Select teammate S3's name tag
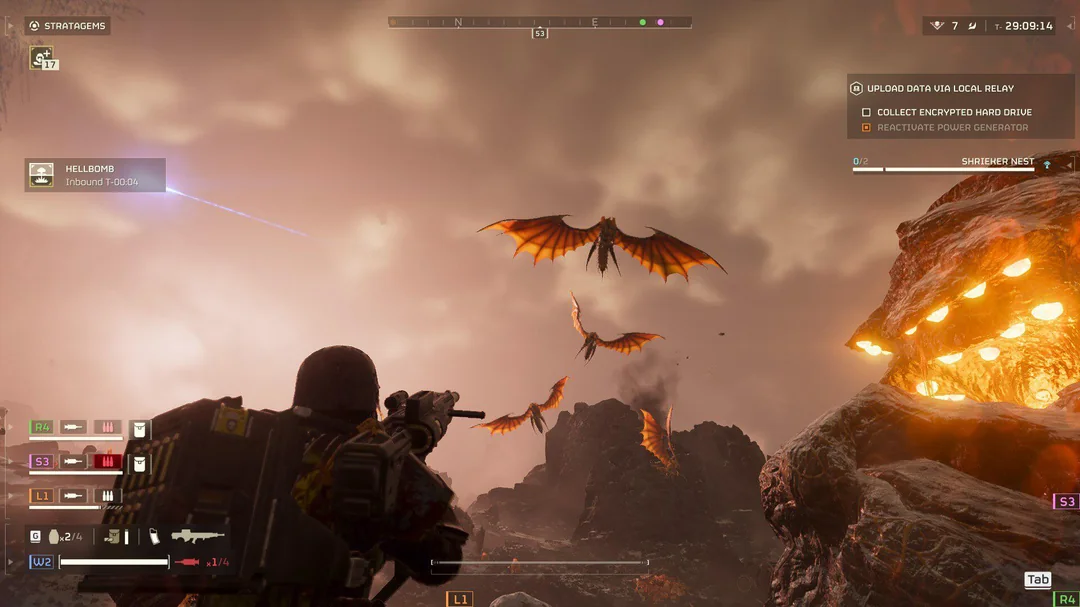 click(x=41, y=461)
